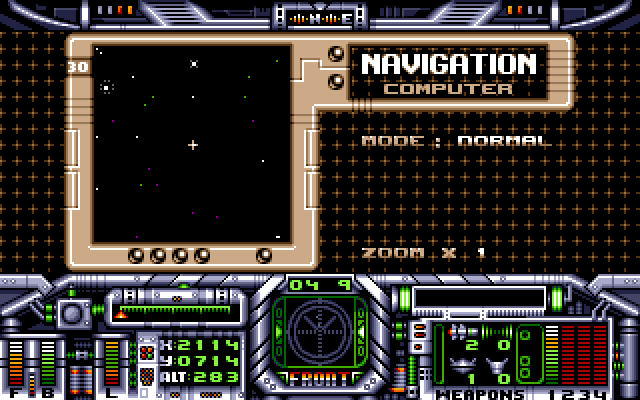Click the square grey button on the left console

(73, 313)
